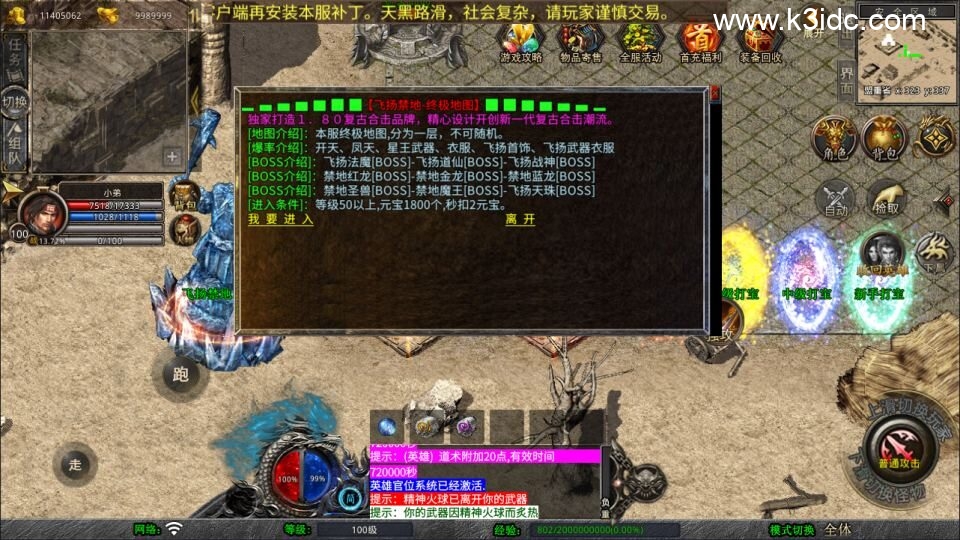Switch to the 组队 team tab

click(x=15, y=143)
